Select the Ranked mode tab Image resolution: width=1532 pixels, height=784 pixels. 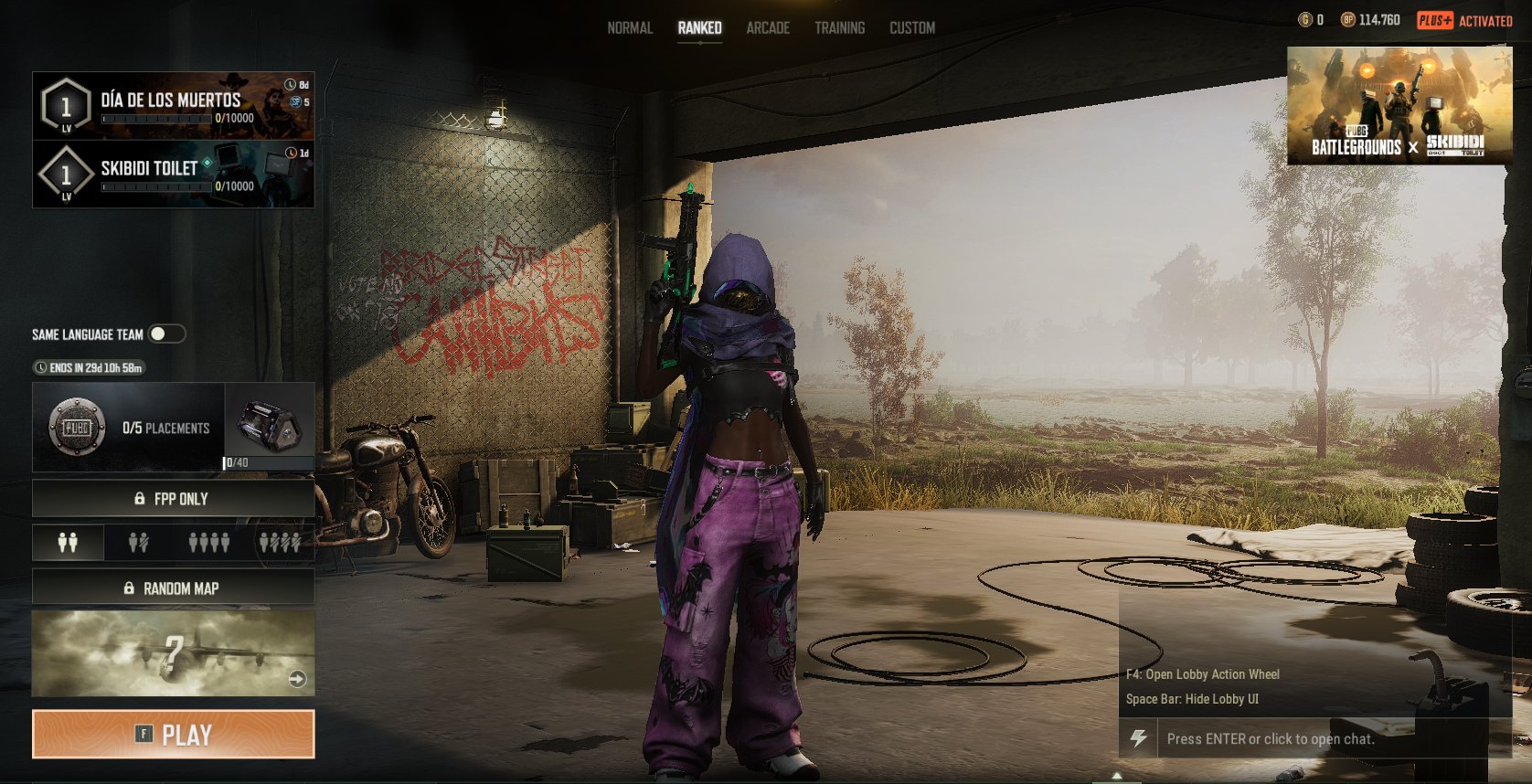coord(699,28)
